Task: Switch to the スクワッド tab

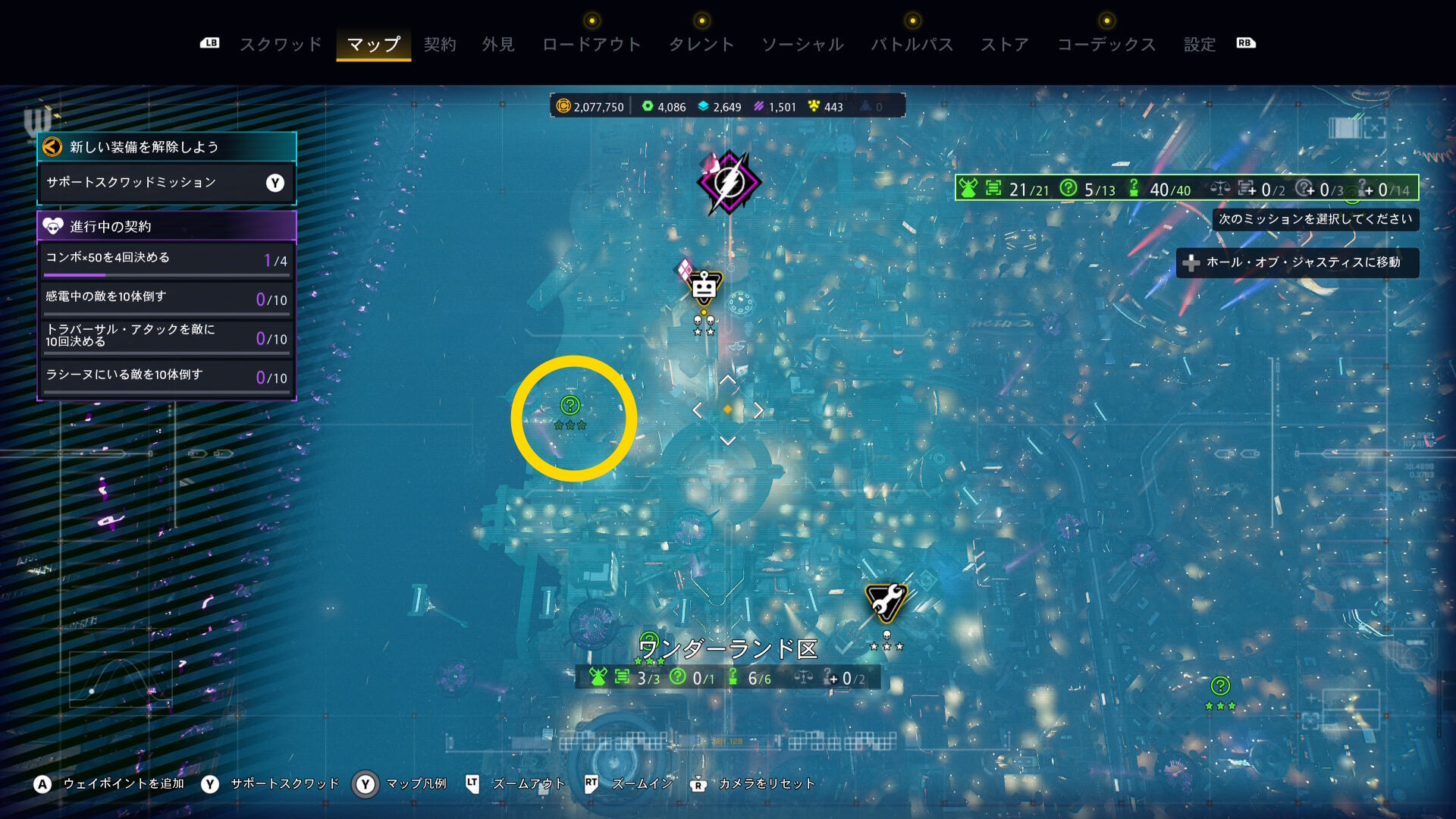Action: (281, 45)
